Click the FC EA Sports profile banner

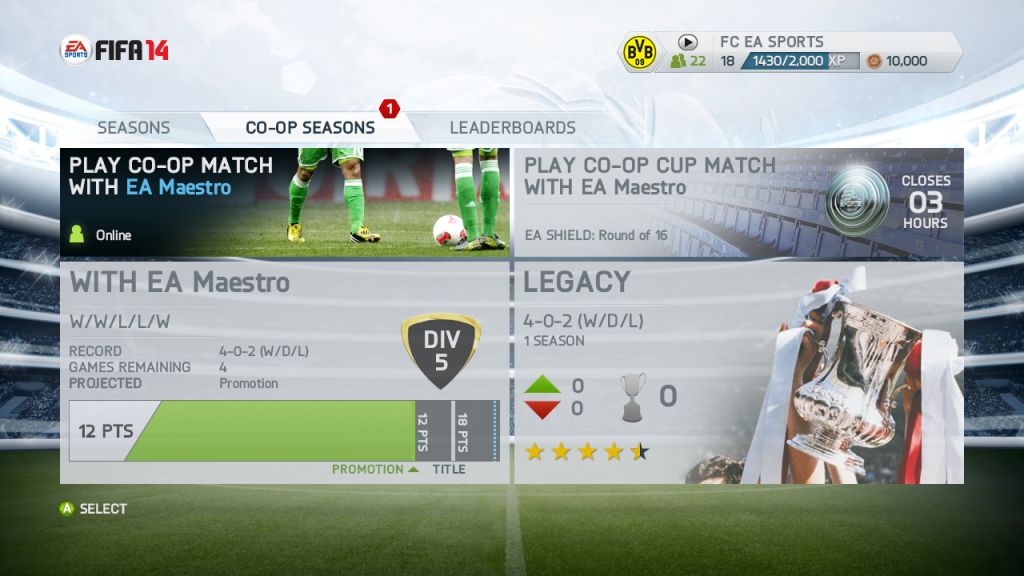(790, 52)
